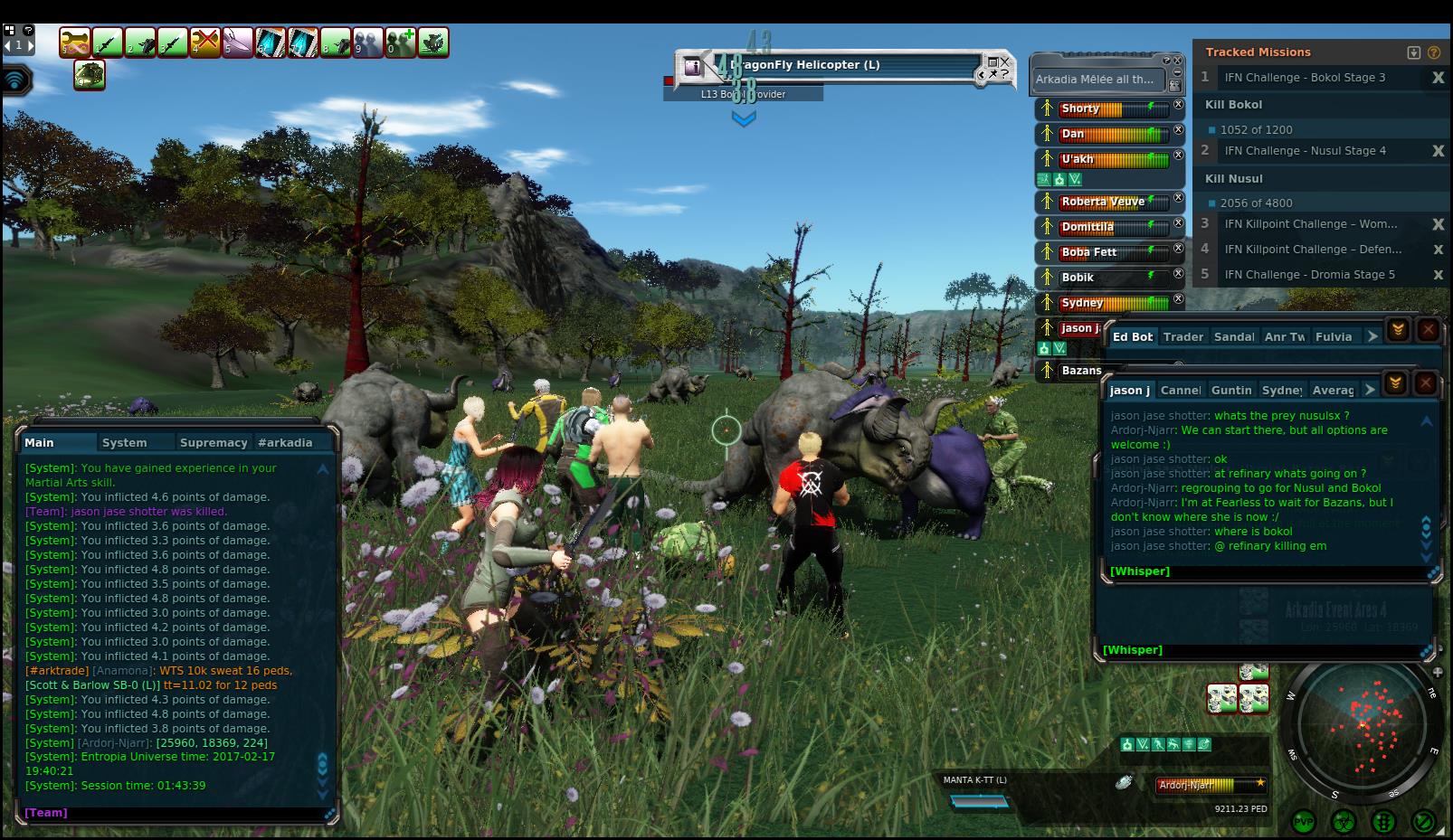The width and height of the screenshot is (1453, 840).
Task: Select team member Roberta Veuve
Action: 1102,202
